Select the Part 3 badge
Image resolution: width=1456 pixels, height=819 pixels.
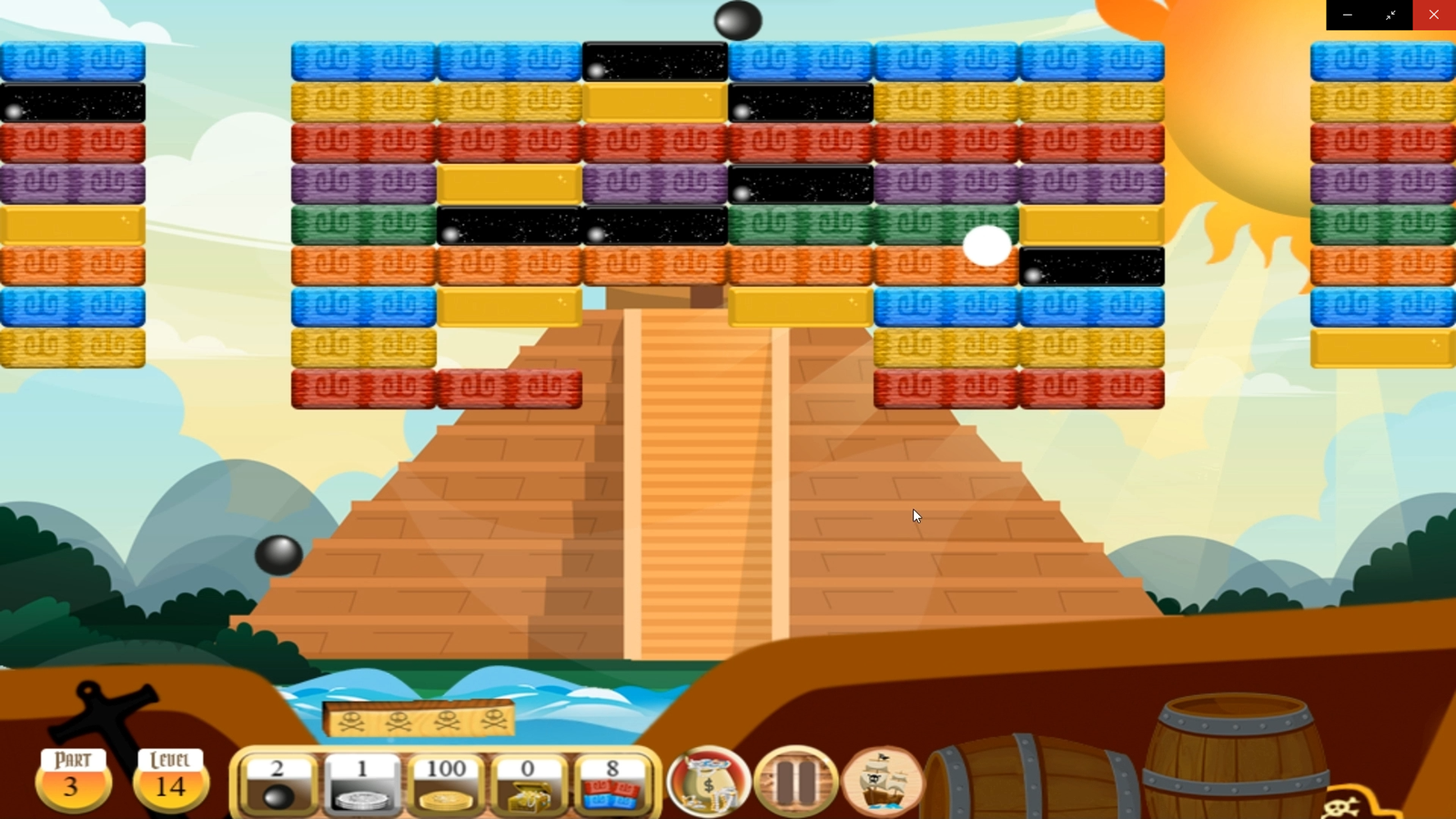pyautogui.click(x=73, y=779)
